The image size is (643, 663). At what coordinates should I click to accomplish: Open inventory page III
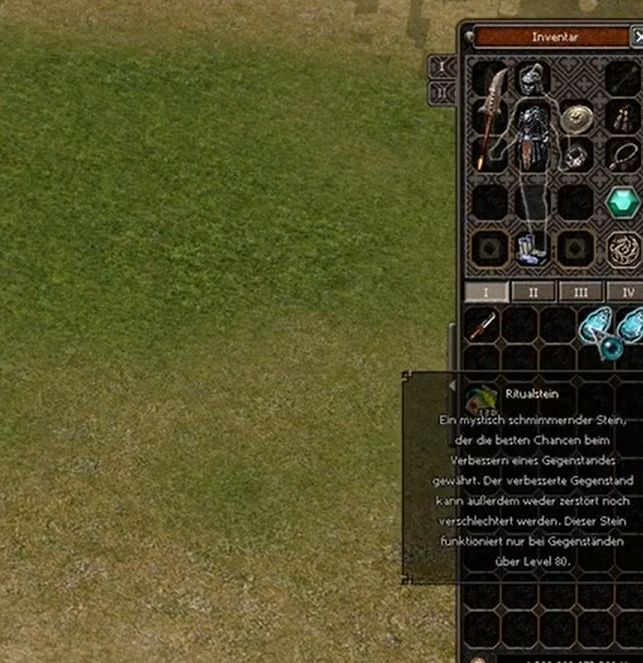pos(579,292)
